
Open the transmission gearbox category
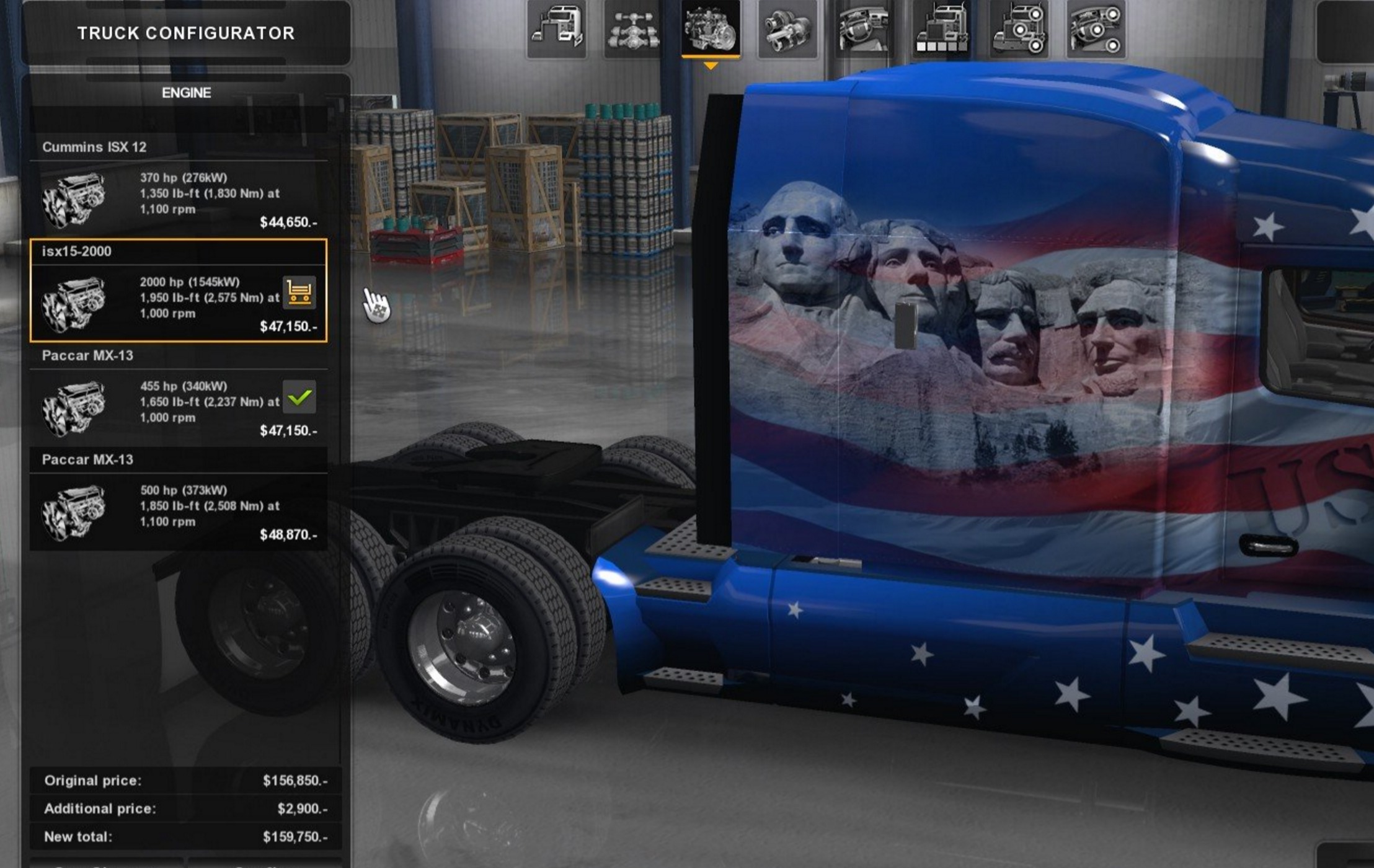tap(787, 29)
